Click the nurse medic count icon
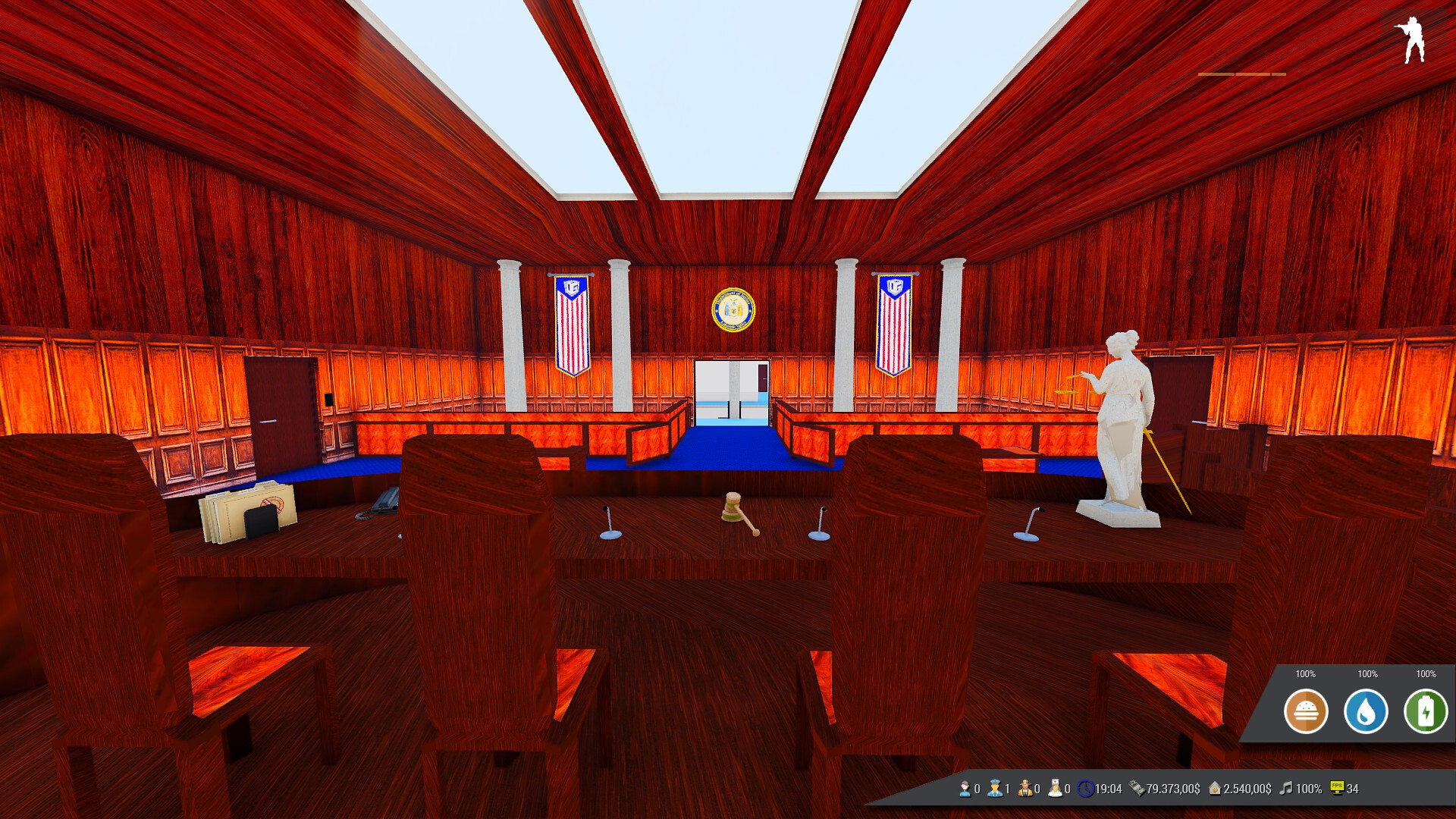1456x819 pixels. (x=1055, y=789)
